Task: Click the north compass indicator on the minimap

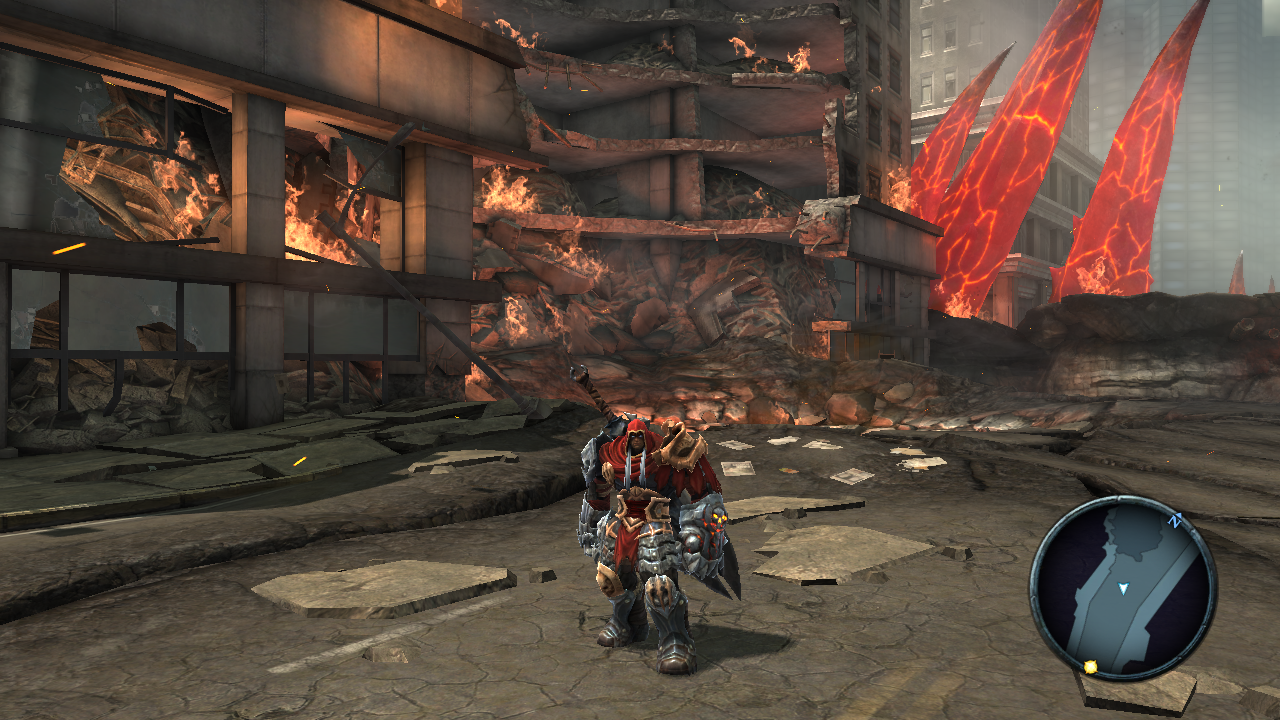Action: (1175, 521)
